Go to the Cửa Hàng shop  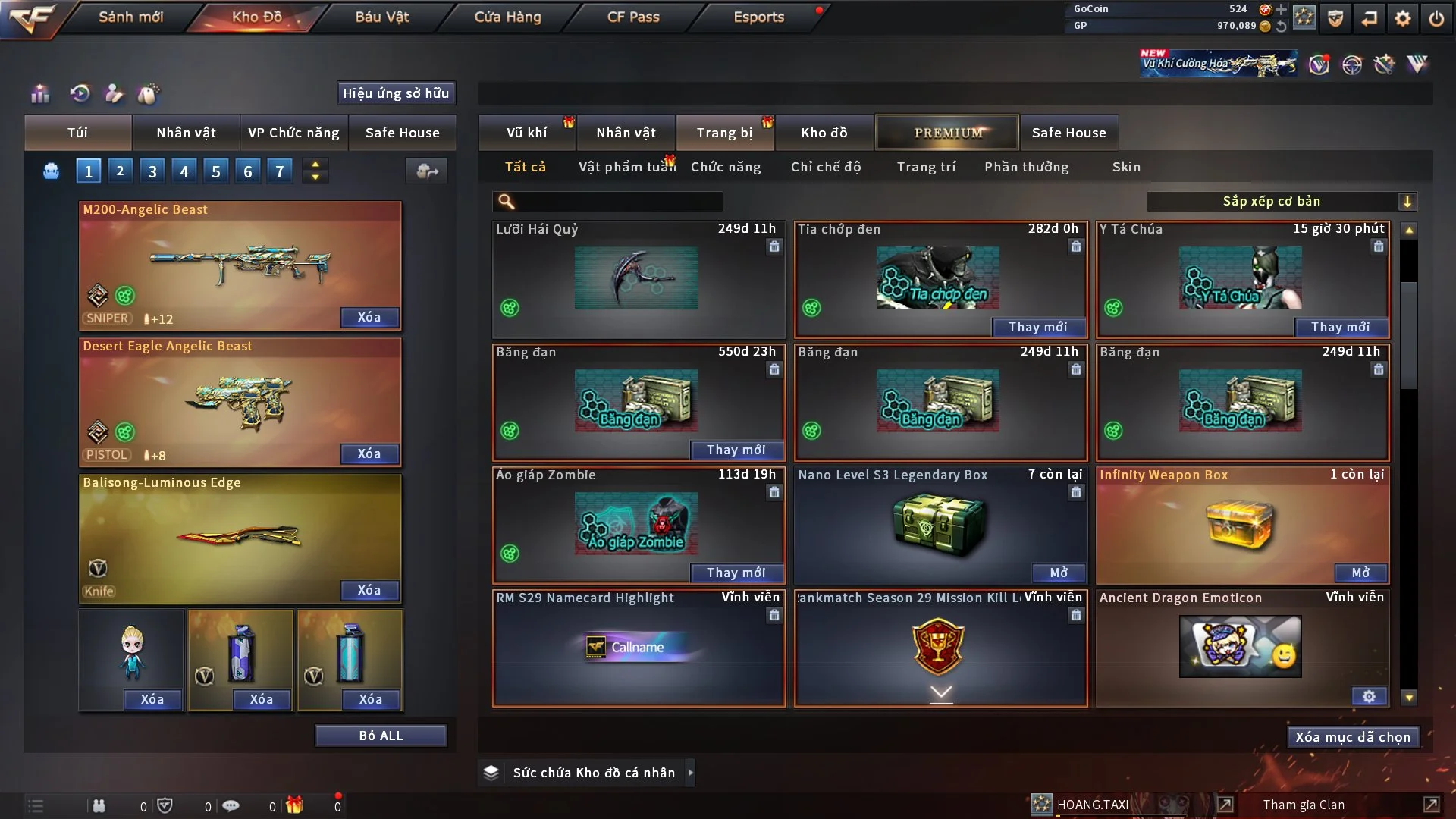(x=507, y=17)
